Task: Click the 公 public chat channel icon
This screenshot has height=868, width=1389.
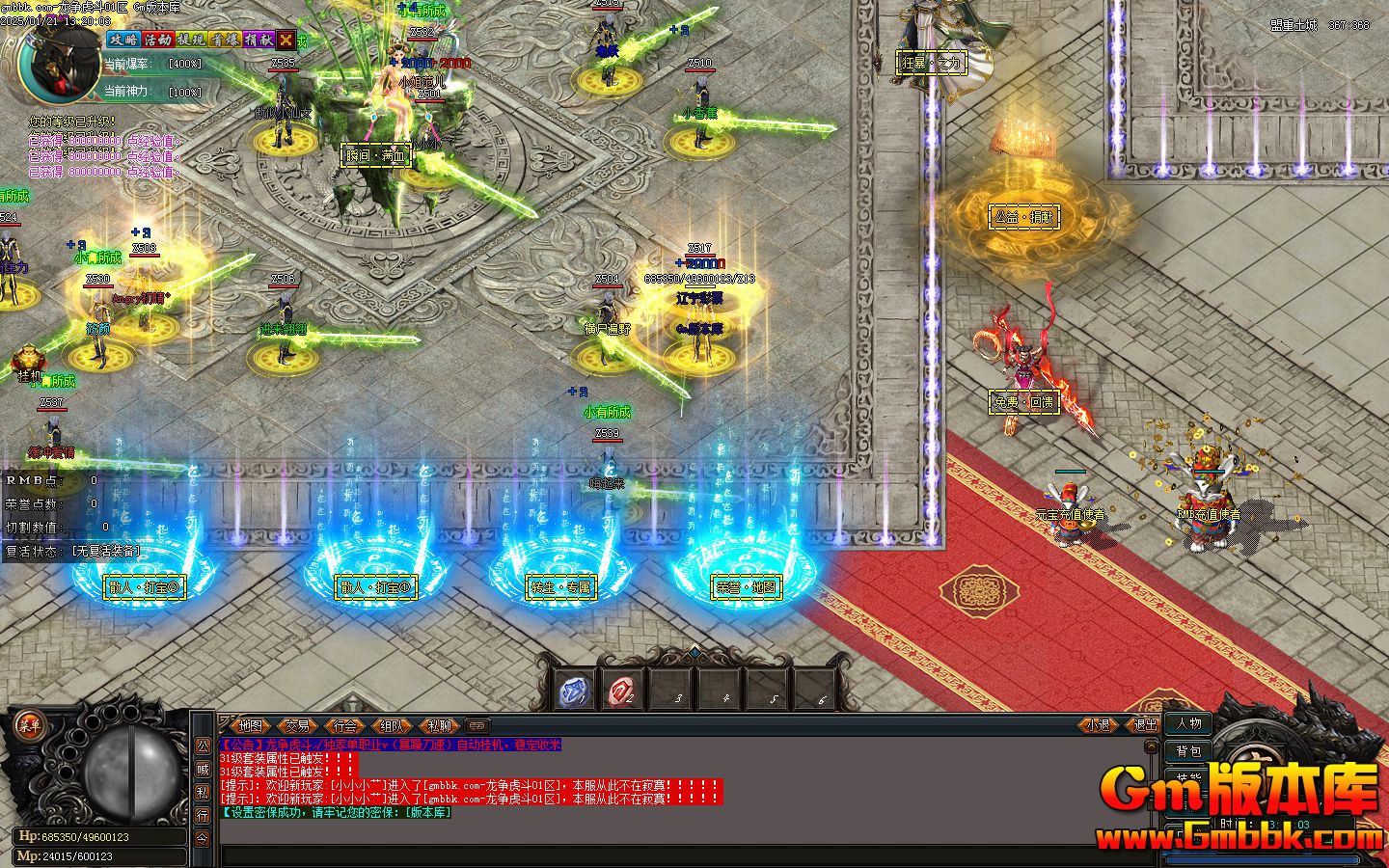Action: click(x=202, y=747)
